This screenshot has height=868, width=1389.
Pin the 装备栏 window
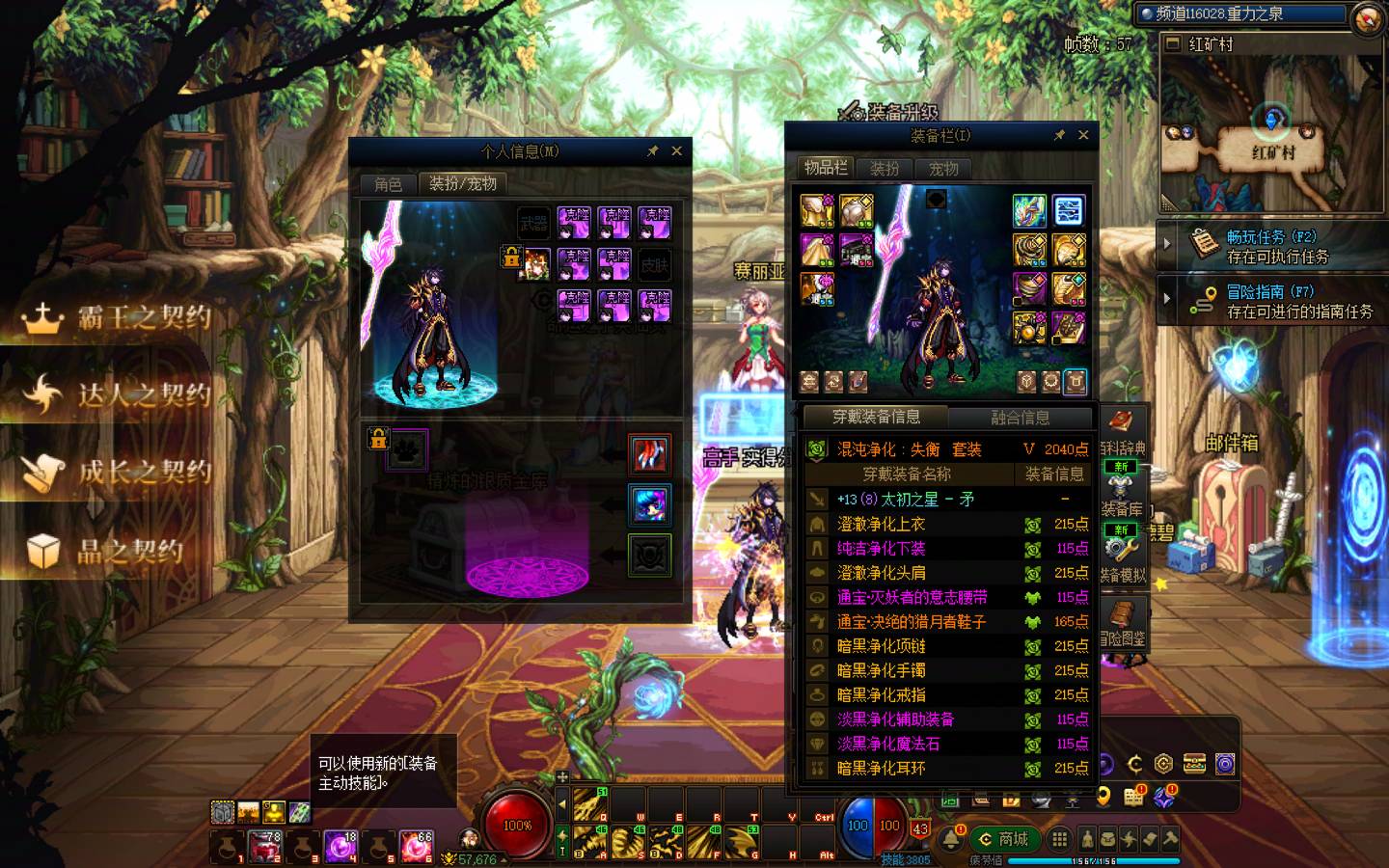(1059, 135)
